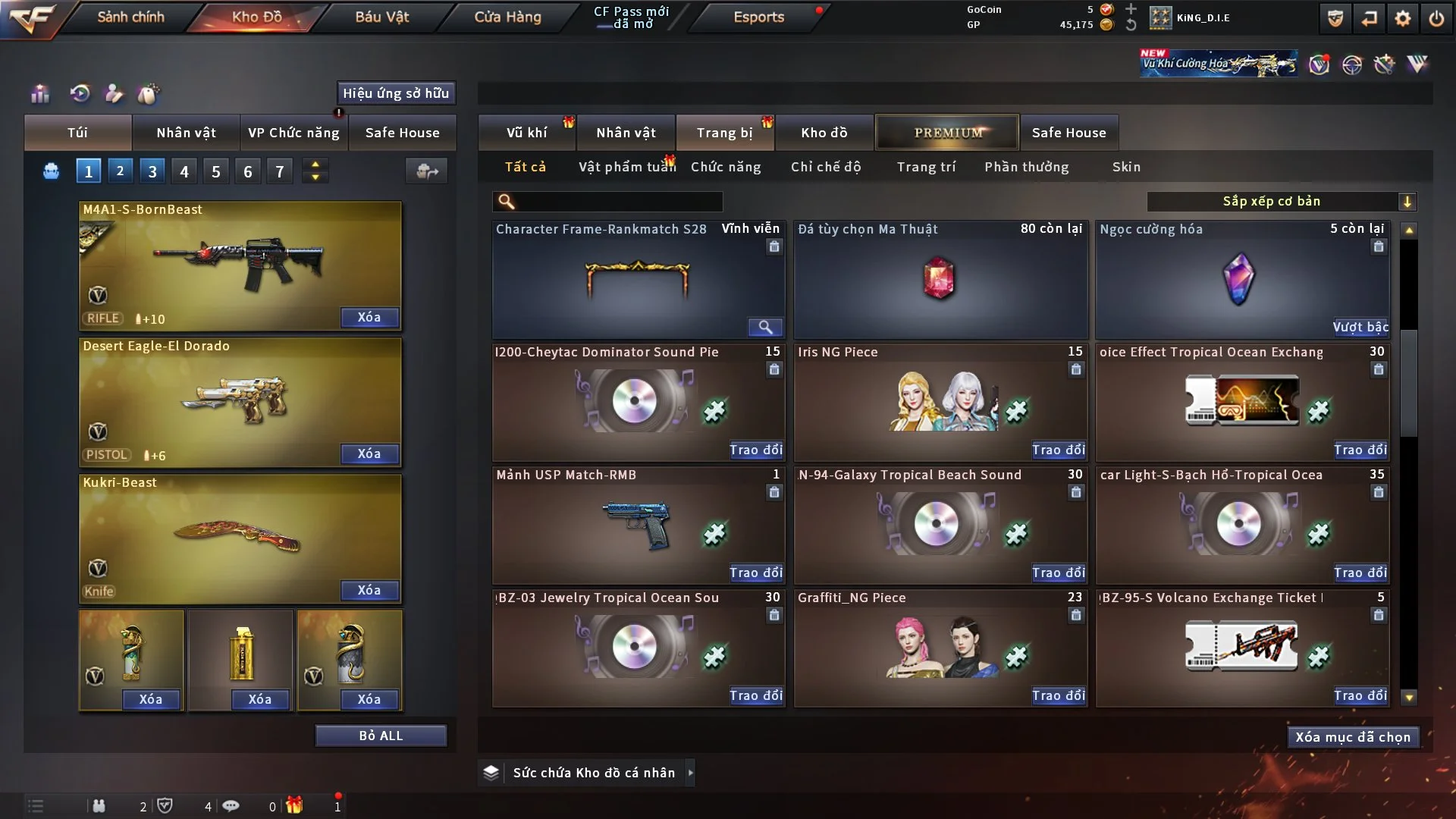Select the Phần thưởng filter
The width and height of the screenshot is (1456, 819).
click(x=1026, y=167)
